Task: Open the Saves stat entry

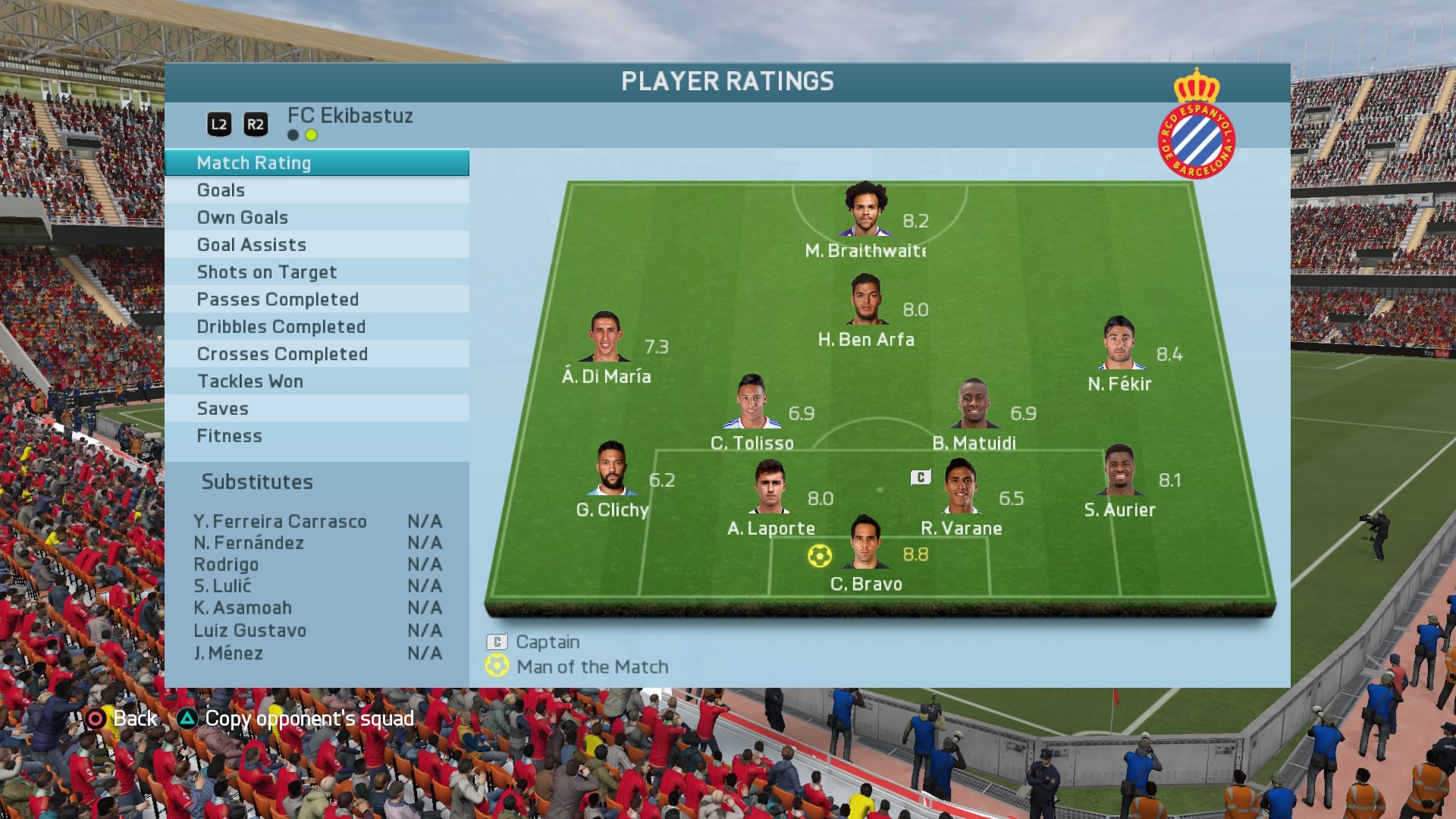Action: (316, 409)
